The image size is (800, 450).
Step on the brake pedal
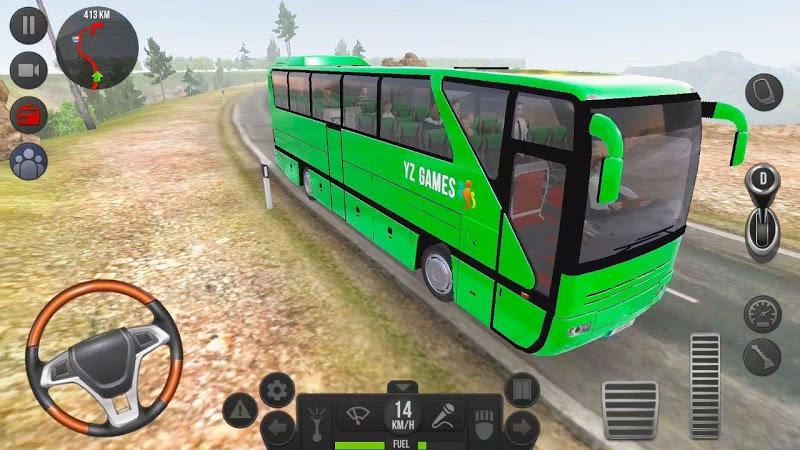click(629, 407)
